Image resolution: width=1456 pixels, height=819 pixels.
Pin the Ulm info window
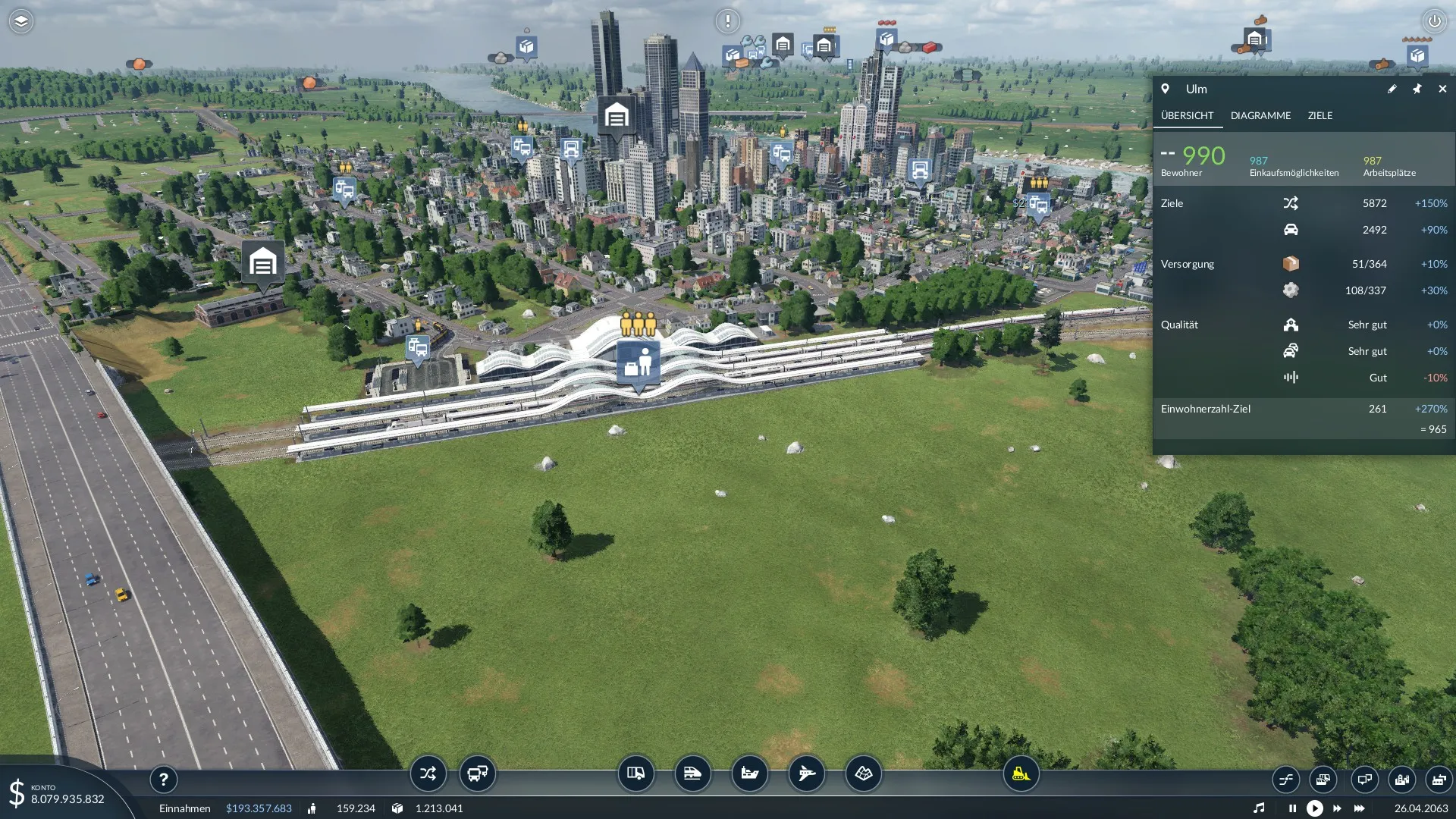click(x=1417, y=89)
